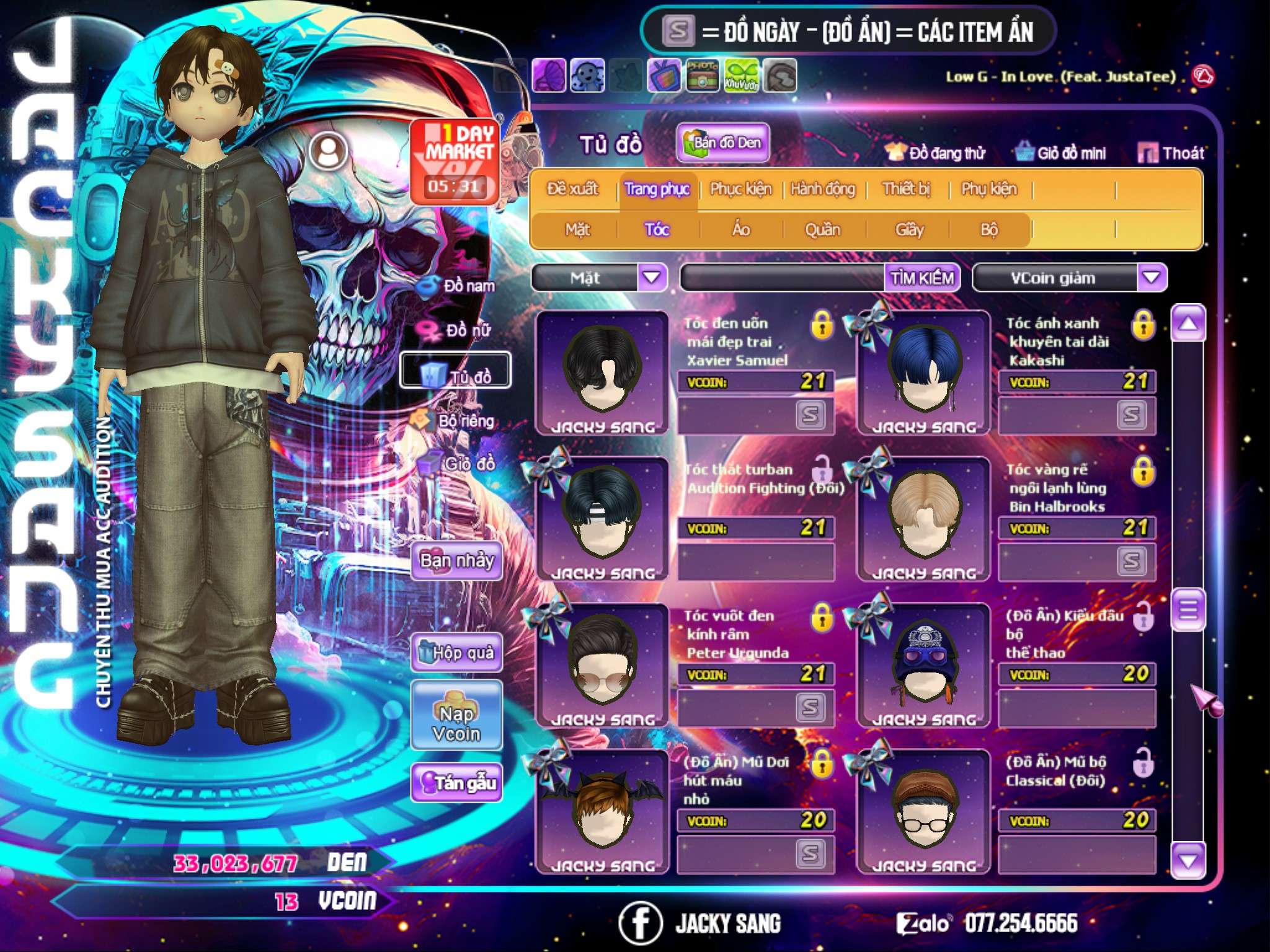Click the scrollbar down arrow
Screen dimensions: 1270x952
point(1188,860)
